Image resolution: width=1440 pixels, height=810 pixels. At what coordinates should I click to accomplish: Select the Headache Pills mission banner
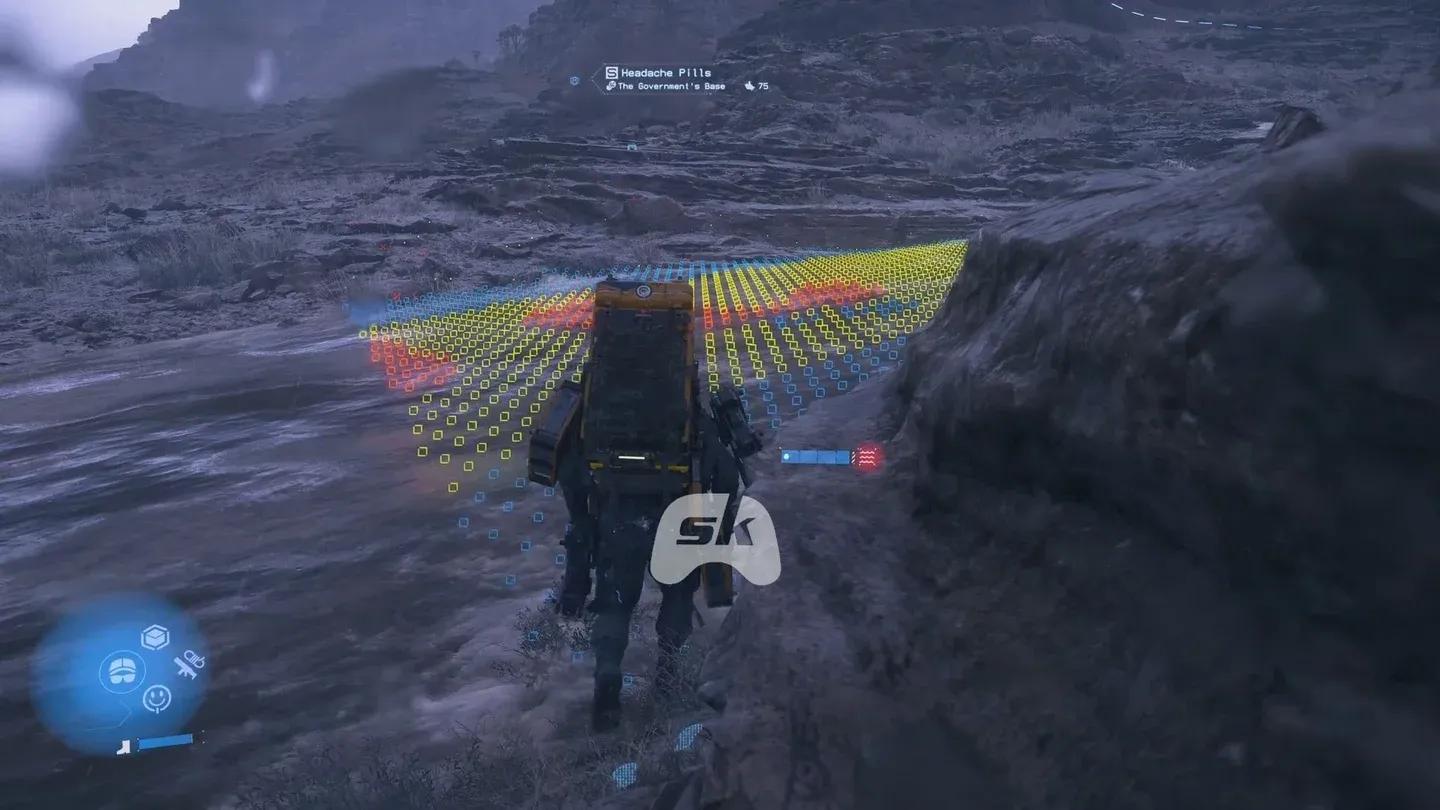(665, 72)
